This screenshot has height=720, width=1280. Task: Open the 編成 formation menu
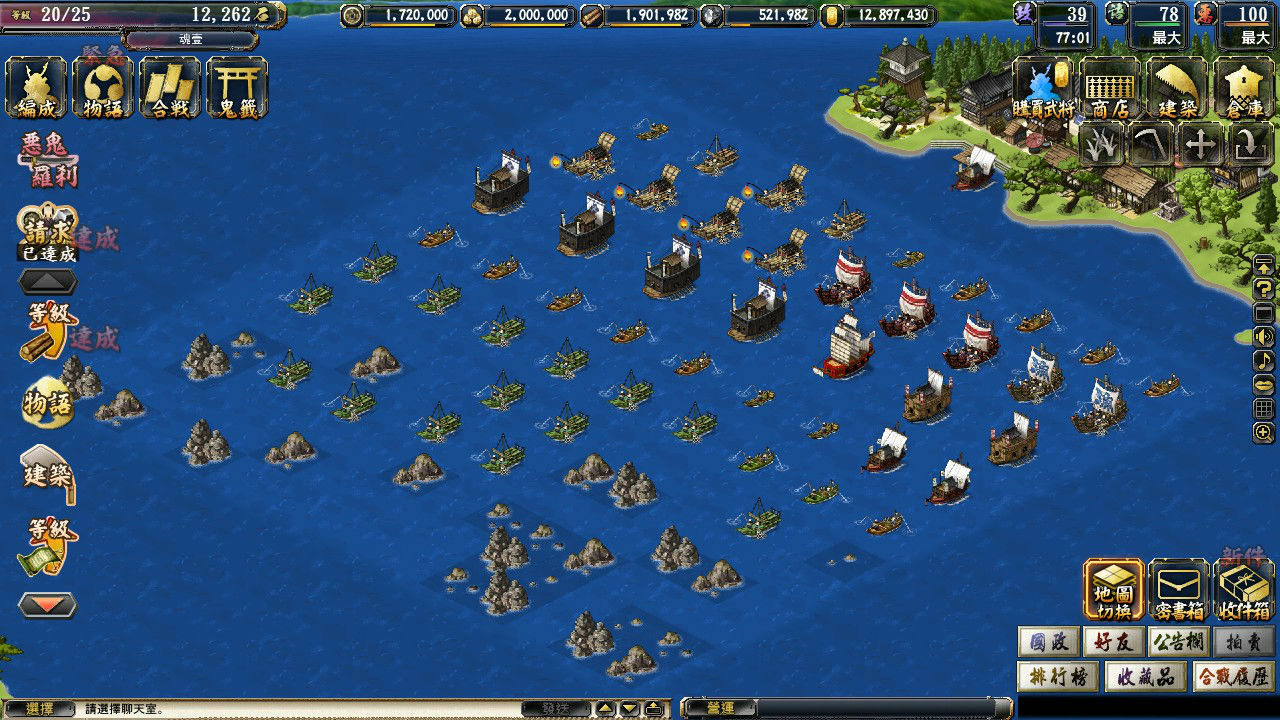[x=37, y=88]
